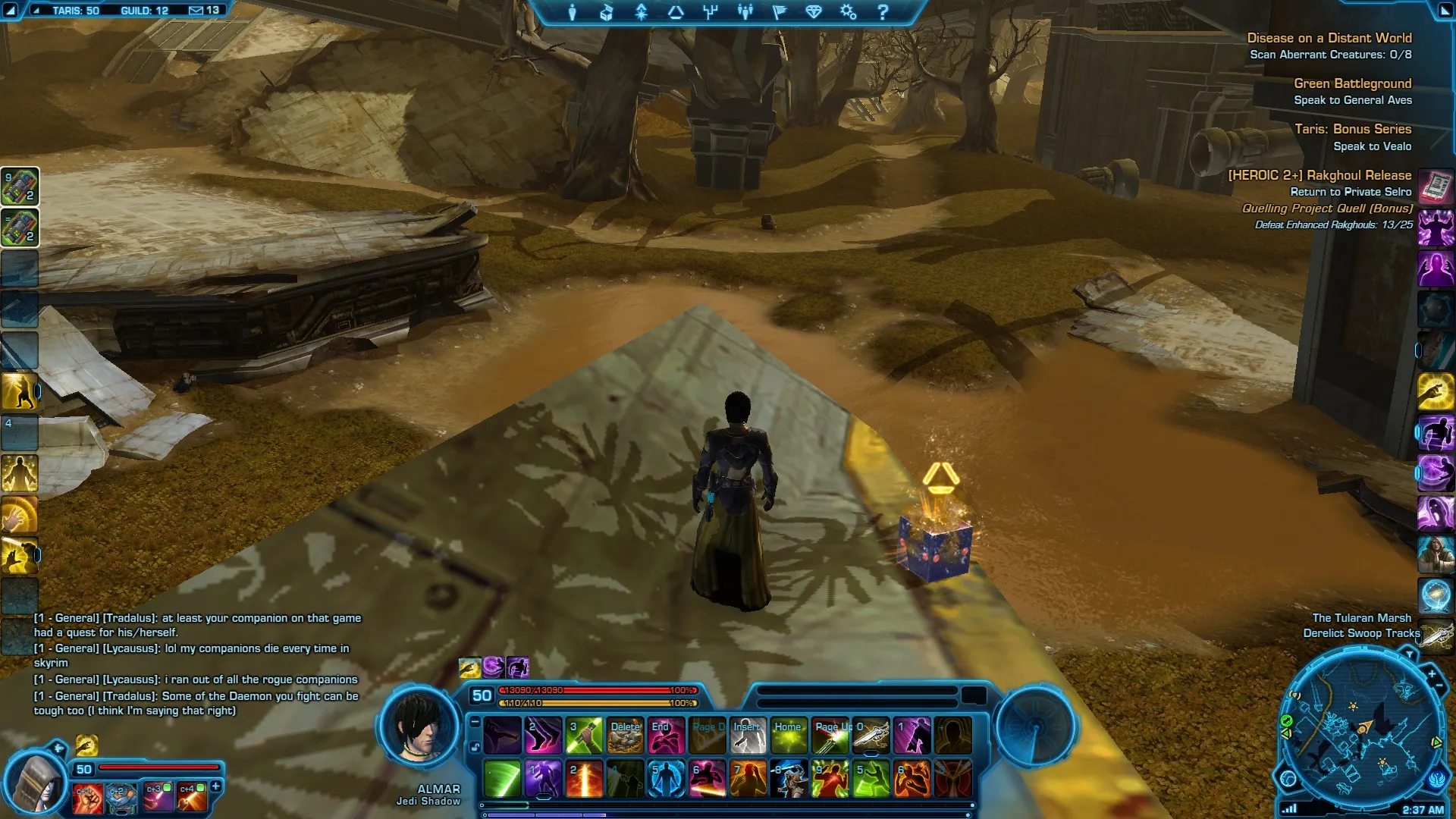Open the social group icon in the top menu

click(745, 12)
